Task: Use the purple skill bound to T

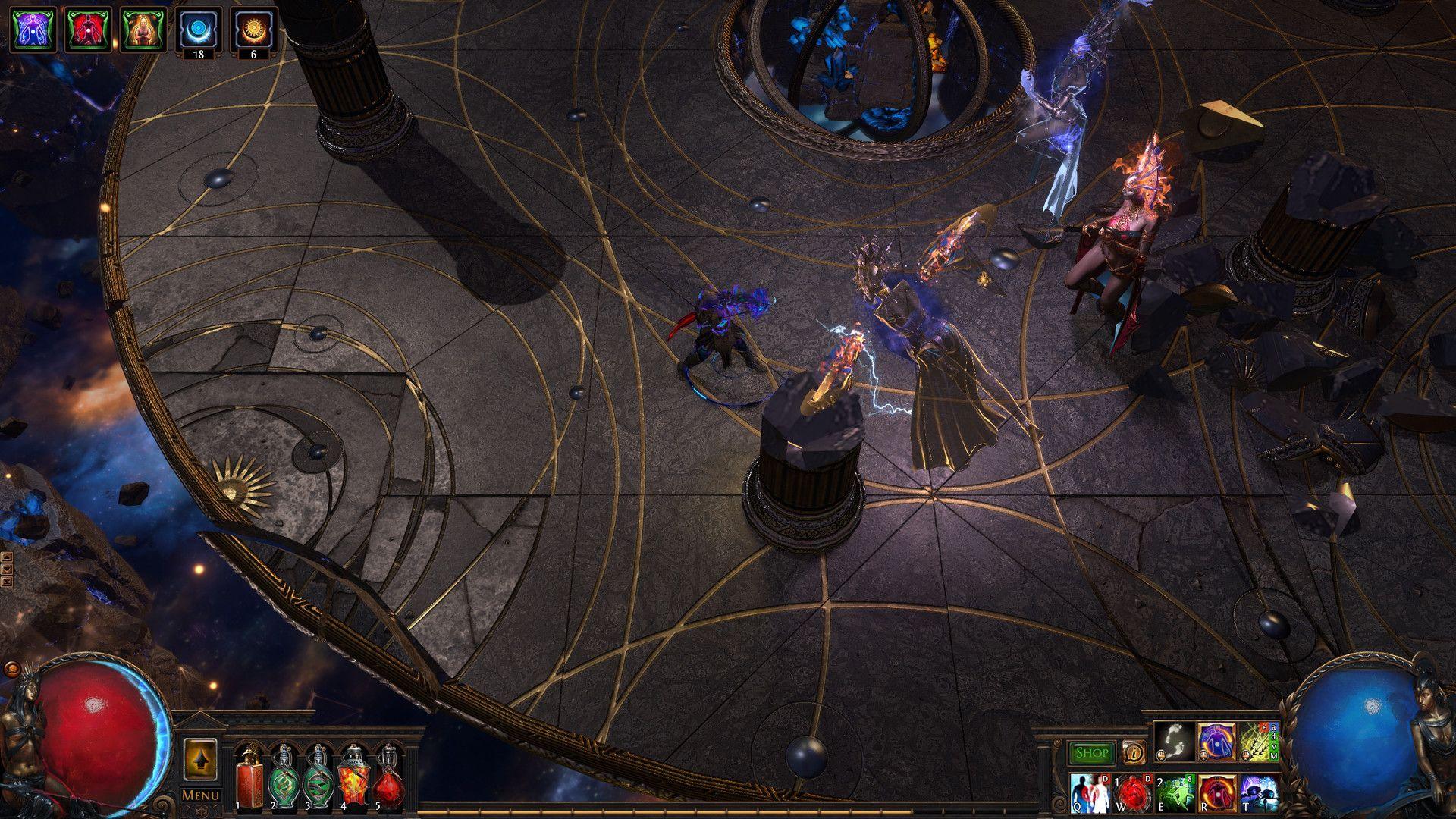Action: 1260,792
